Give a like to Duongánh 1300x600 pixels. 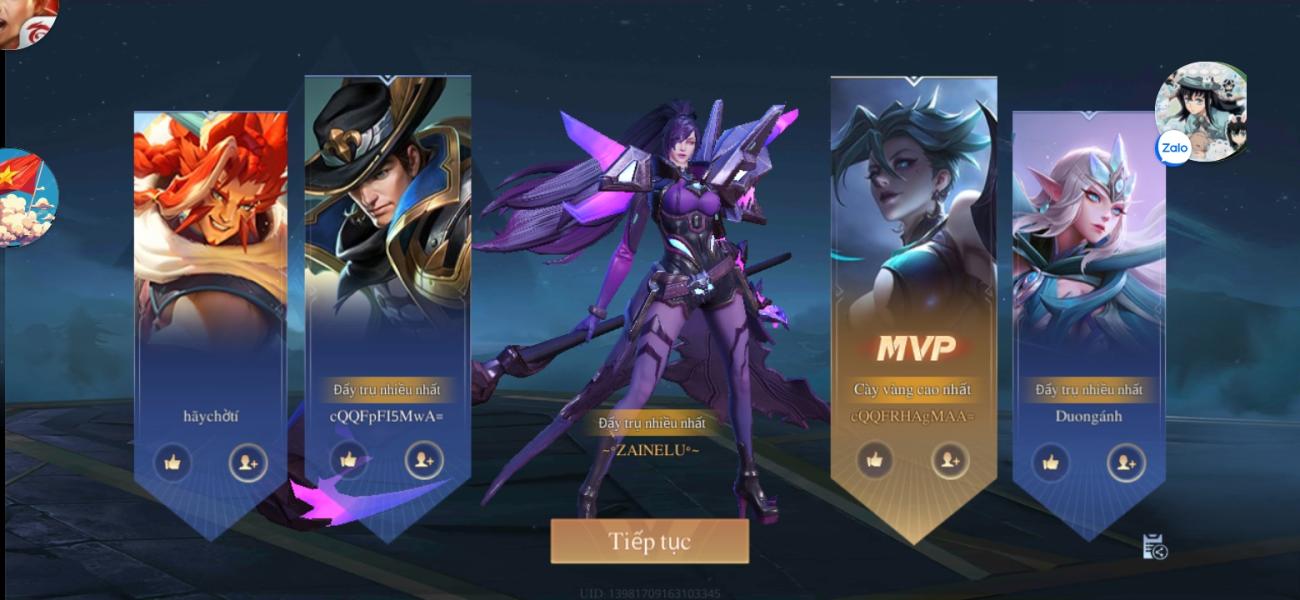pos(1050,462)
